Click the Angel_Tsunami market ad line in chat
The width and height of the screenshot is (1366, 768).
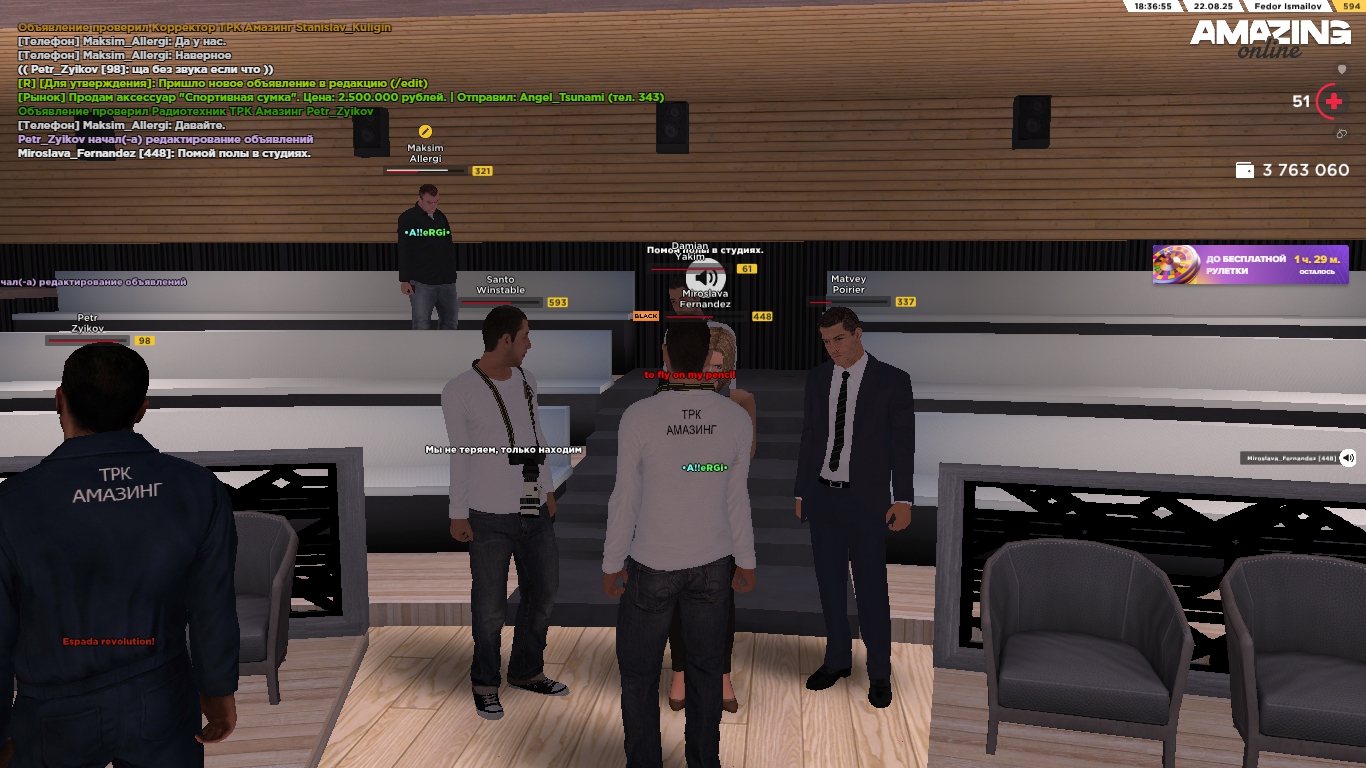pos(340,98)
